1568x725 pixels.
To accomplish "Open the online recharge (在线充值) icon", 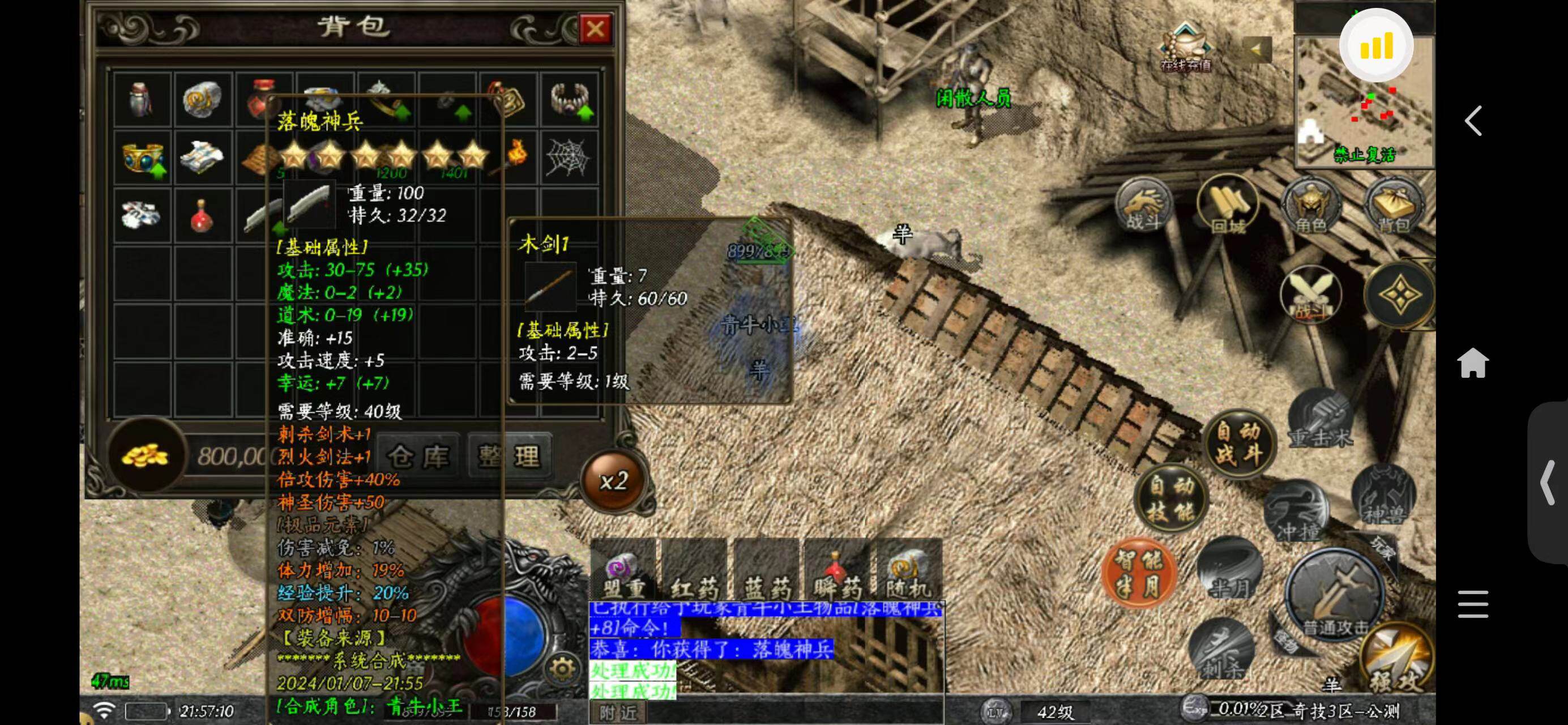I will (x=1185, y=48).
